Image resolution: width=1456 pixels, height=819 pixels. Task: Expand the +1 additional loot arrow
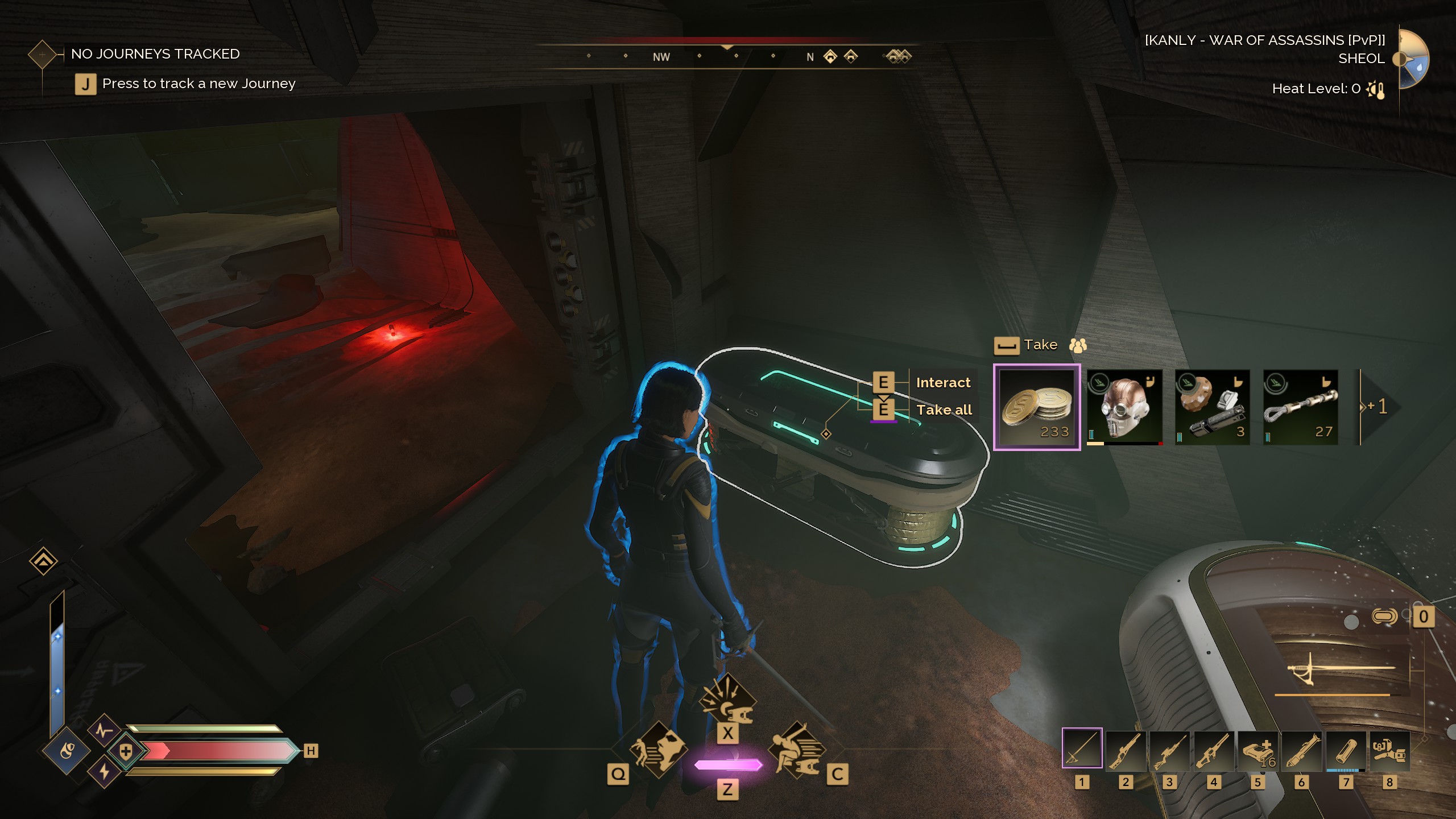click(1378, 407)
